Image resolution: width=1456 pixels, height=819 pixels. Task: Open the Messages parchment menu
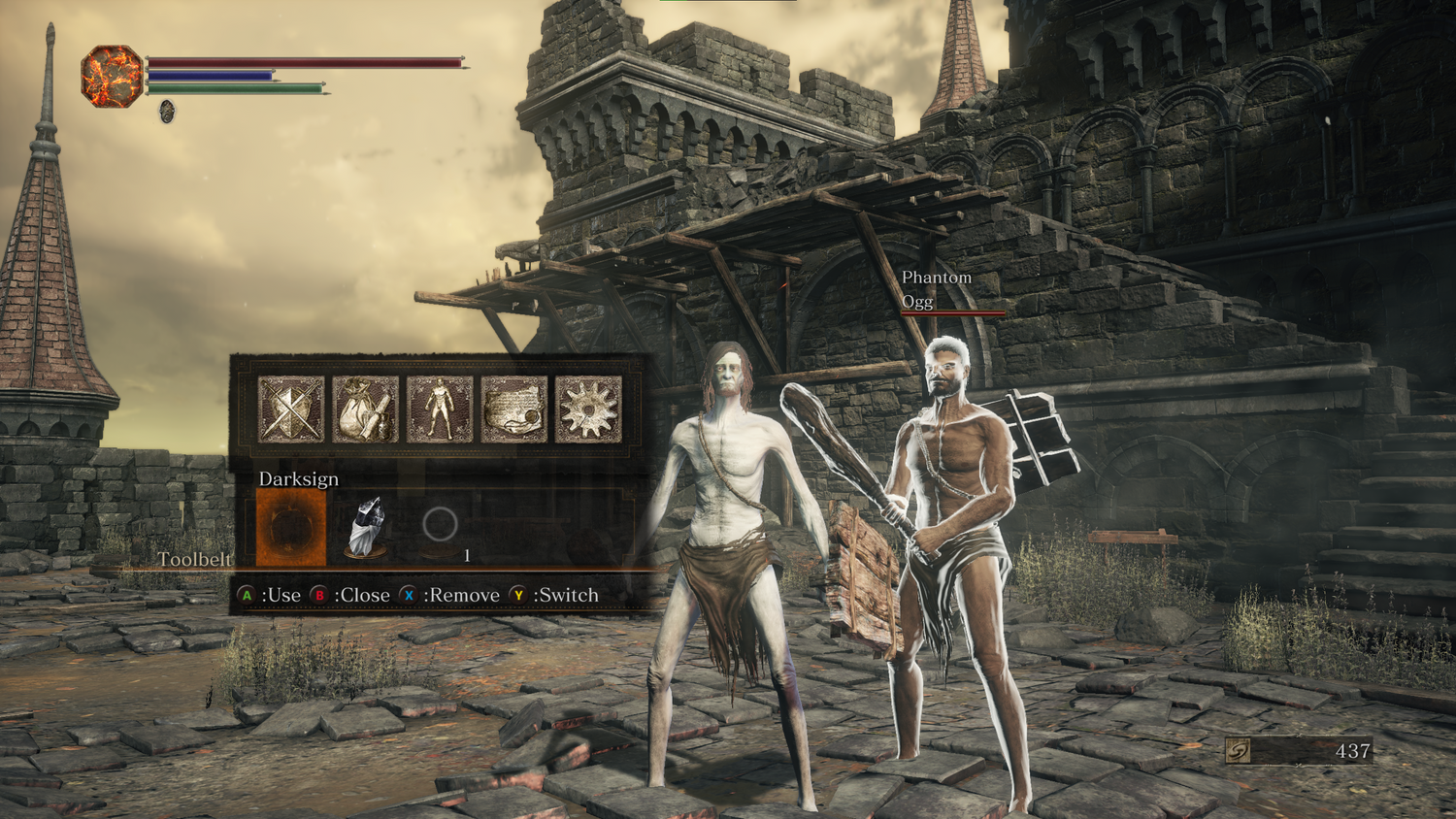[514, 409]
